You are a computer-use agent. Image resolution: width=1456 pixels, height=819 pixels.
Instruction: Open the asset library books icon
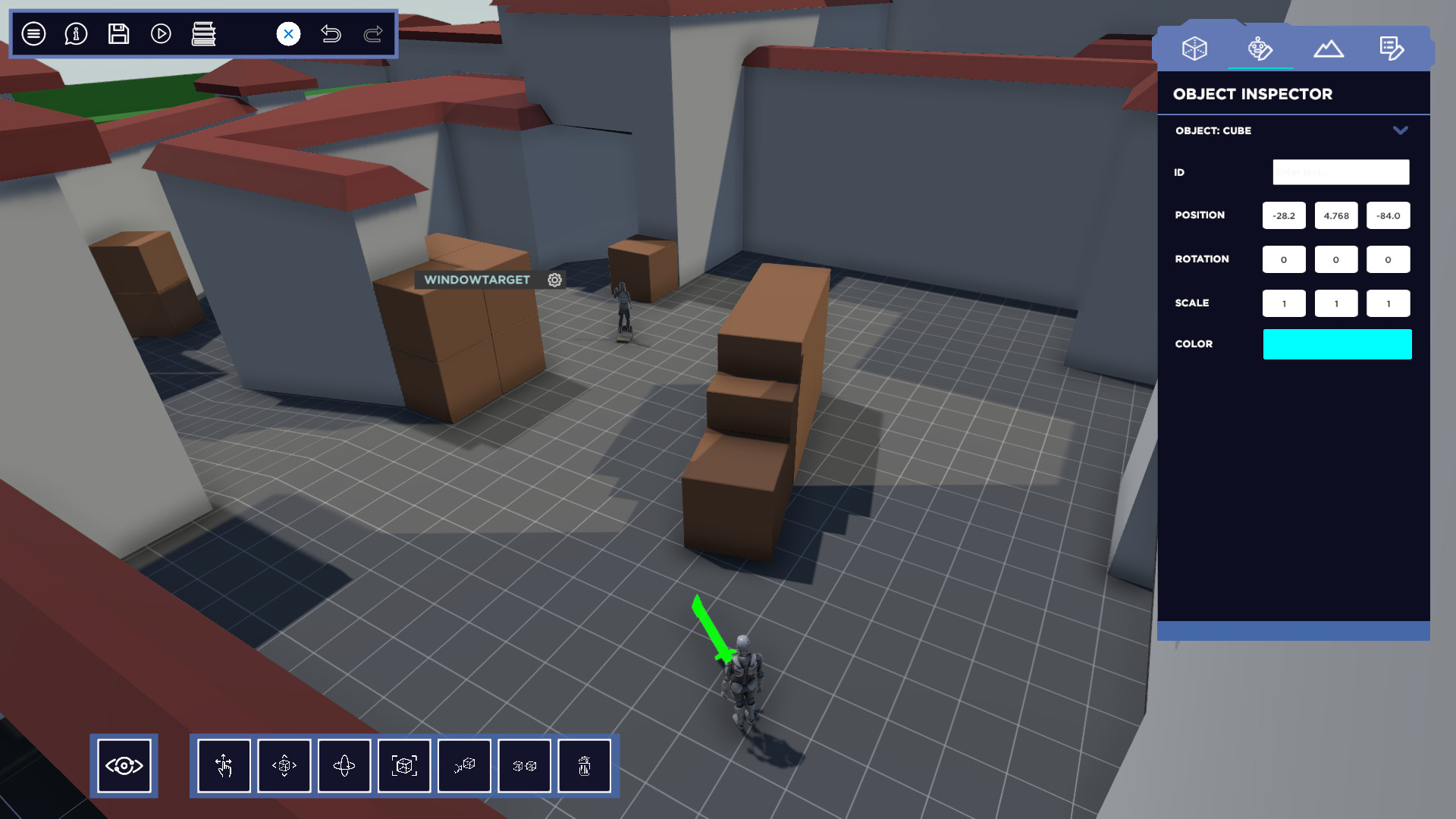(x=205, y=34)
